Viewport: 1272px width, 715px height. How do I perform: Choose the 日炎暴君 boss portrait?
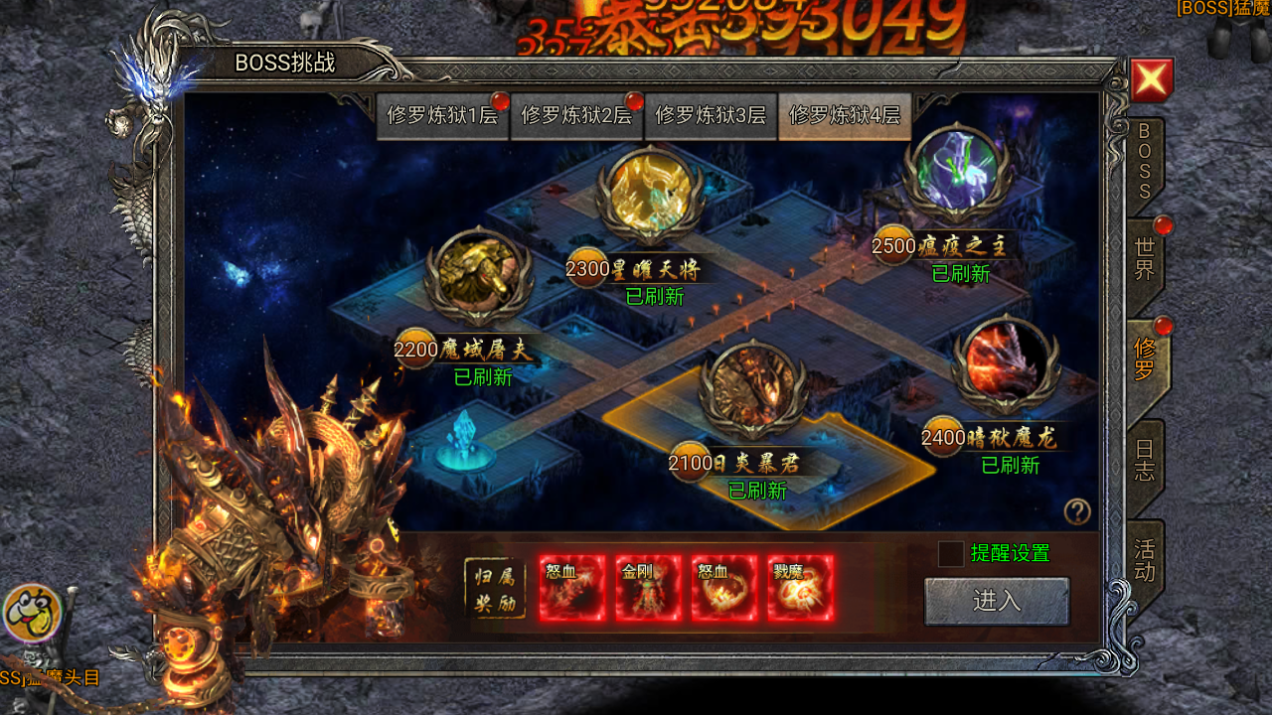753,390
